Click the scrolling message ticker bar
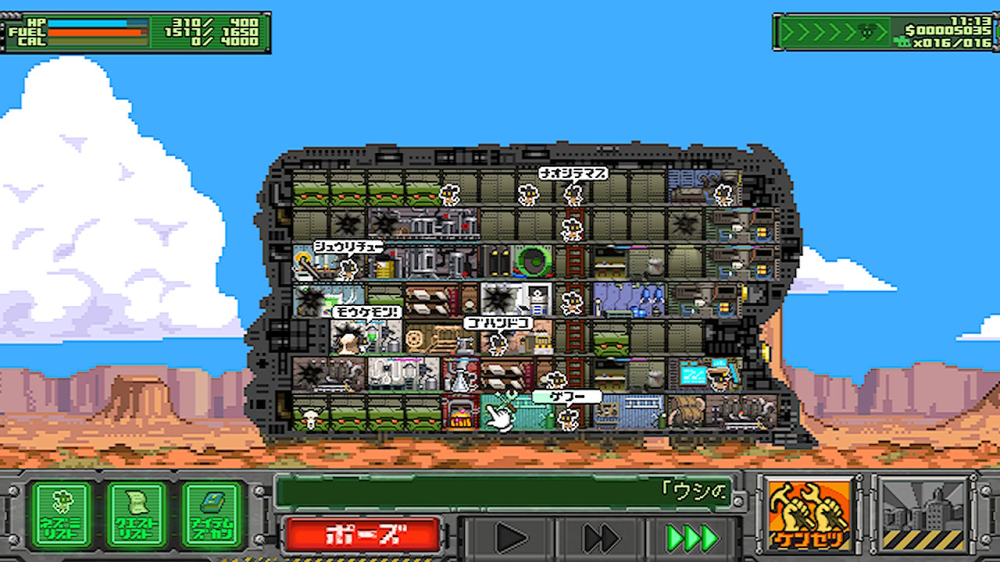Viewport: 1000px width, 562px height. (507, 491)
